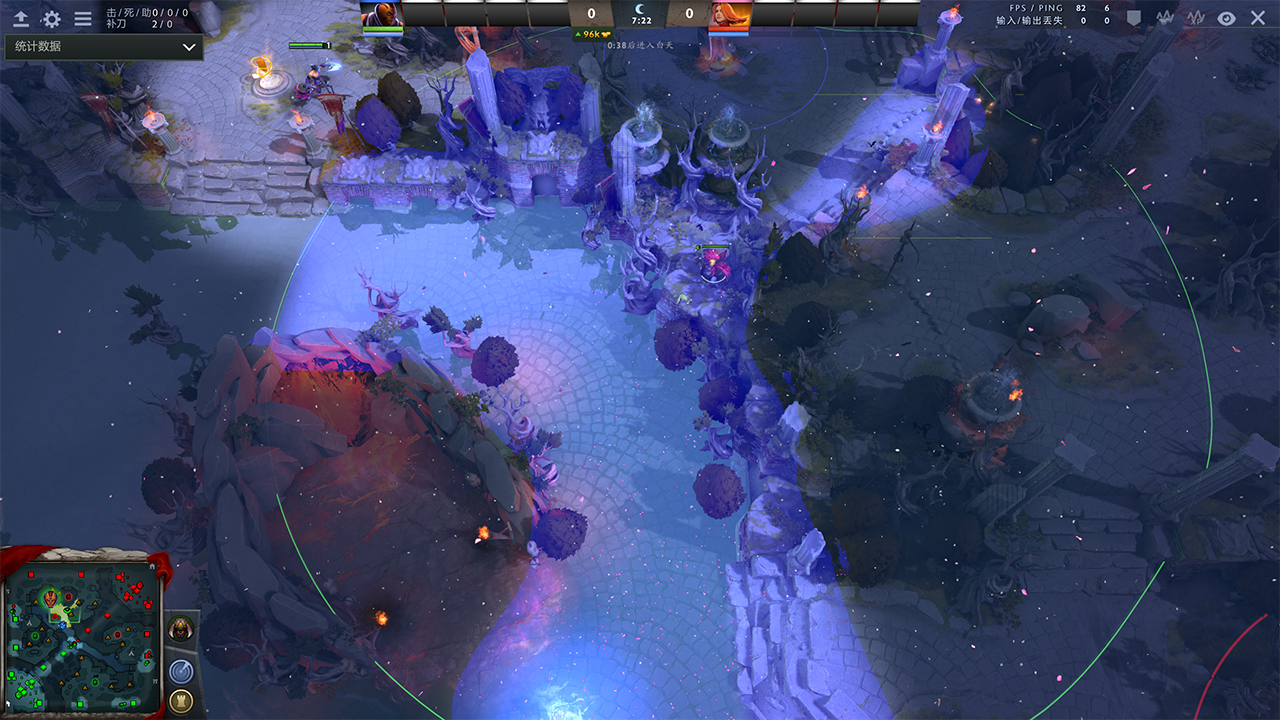
Task: Select the Anti-Mage hero portrait
Action: (382, 14)
